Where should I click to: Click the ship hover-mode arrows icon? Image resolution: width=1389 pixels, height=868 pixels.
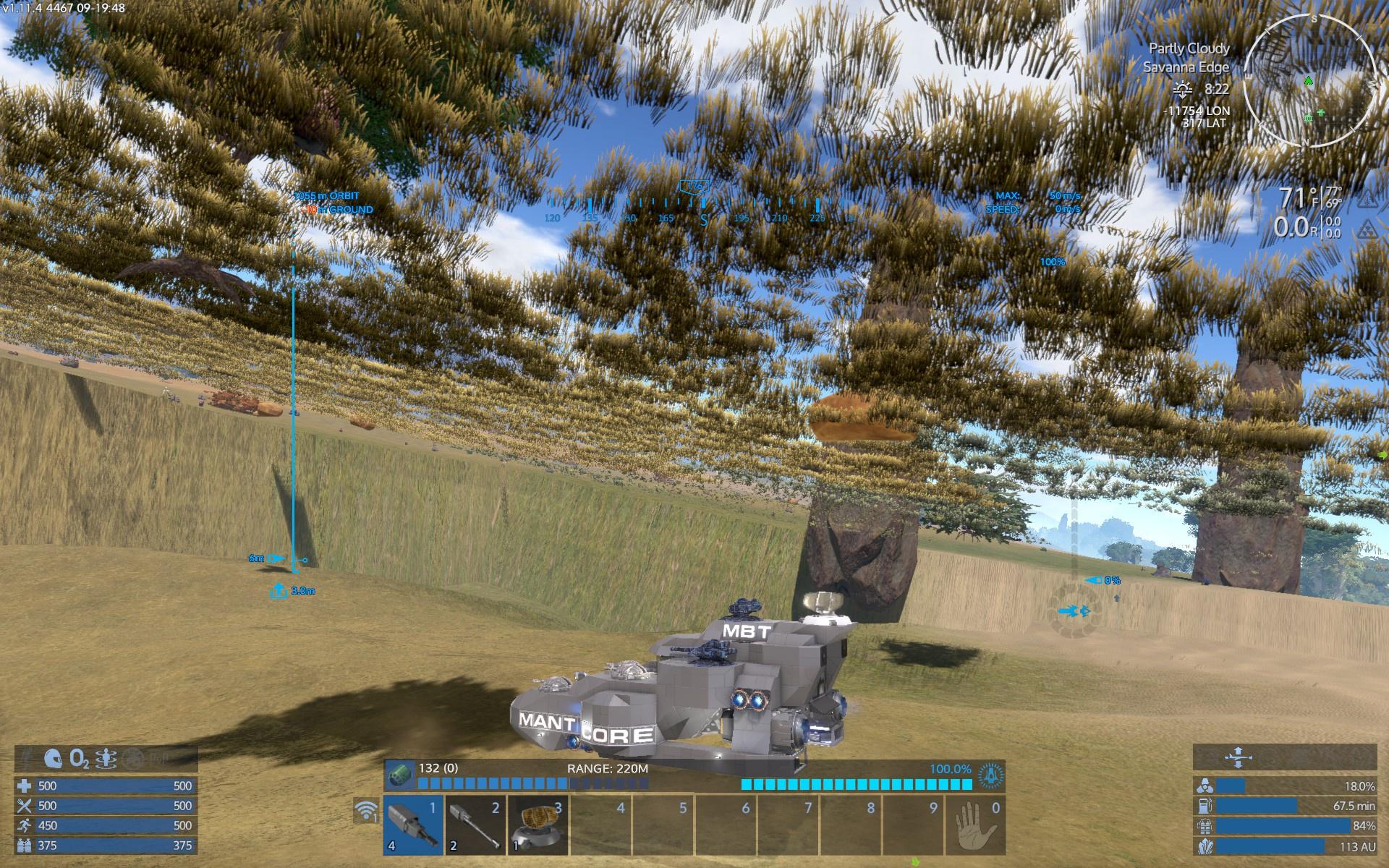(1237, 758)
